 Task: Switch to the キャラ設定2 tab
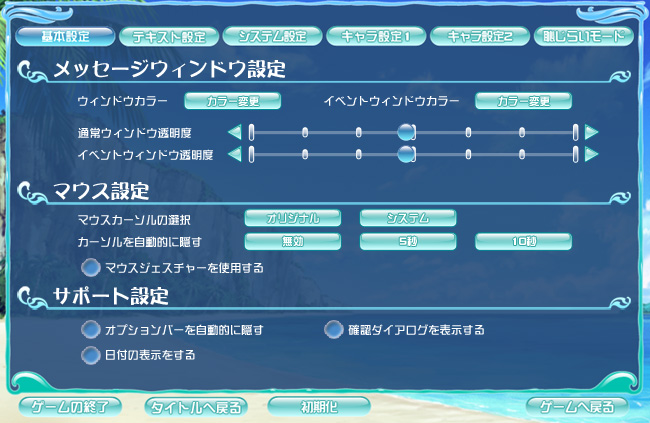pos(480,36)
